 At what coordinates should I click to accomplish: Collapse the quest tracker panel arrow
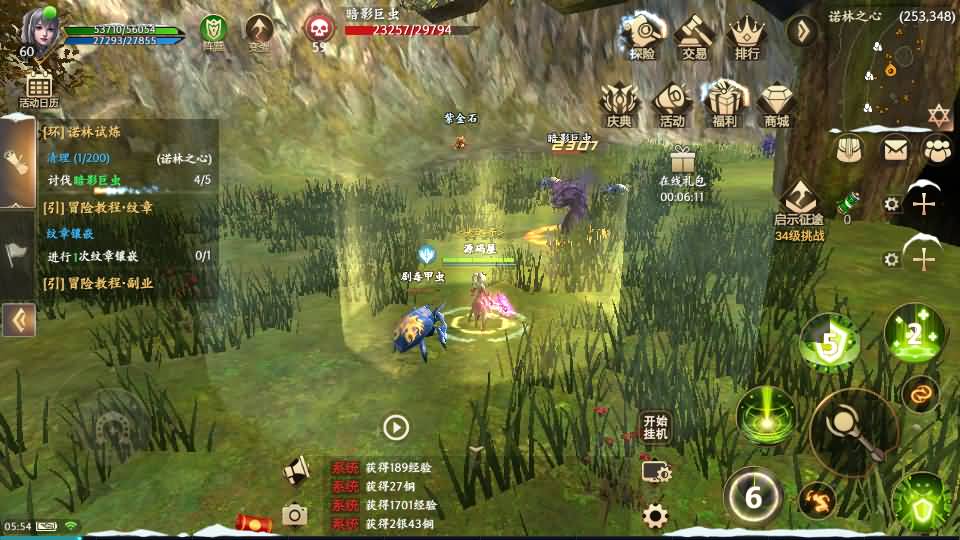click(x=18, y=320)
